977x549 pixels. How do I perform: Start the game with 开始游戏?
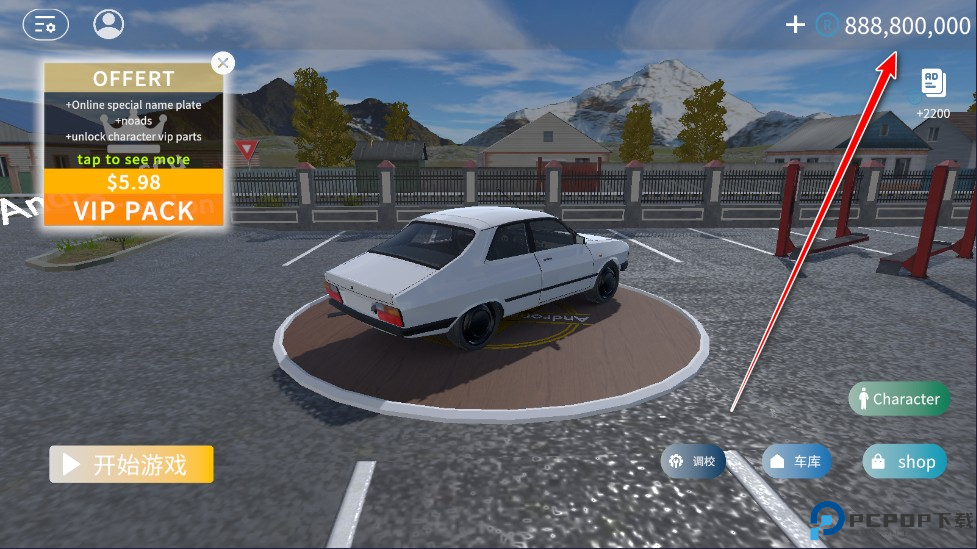[131, 464]
